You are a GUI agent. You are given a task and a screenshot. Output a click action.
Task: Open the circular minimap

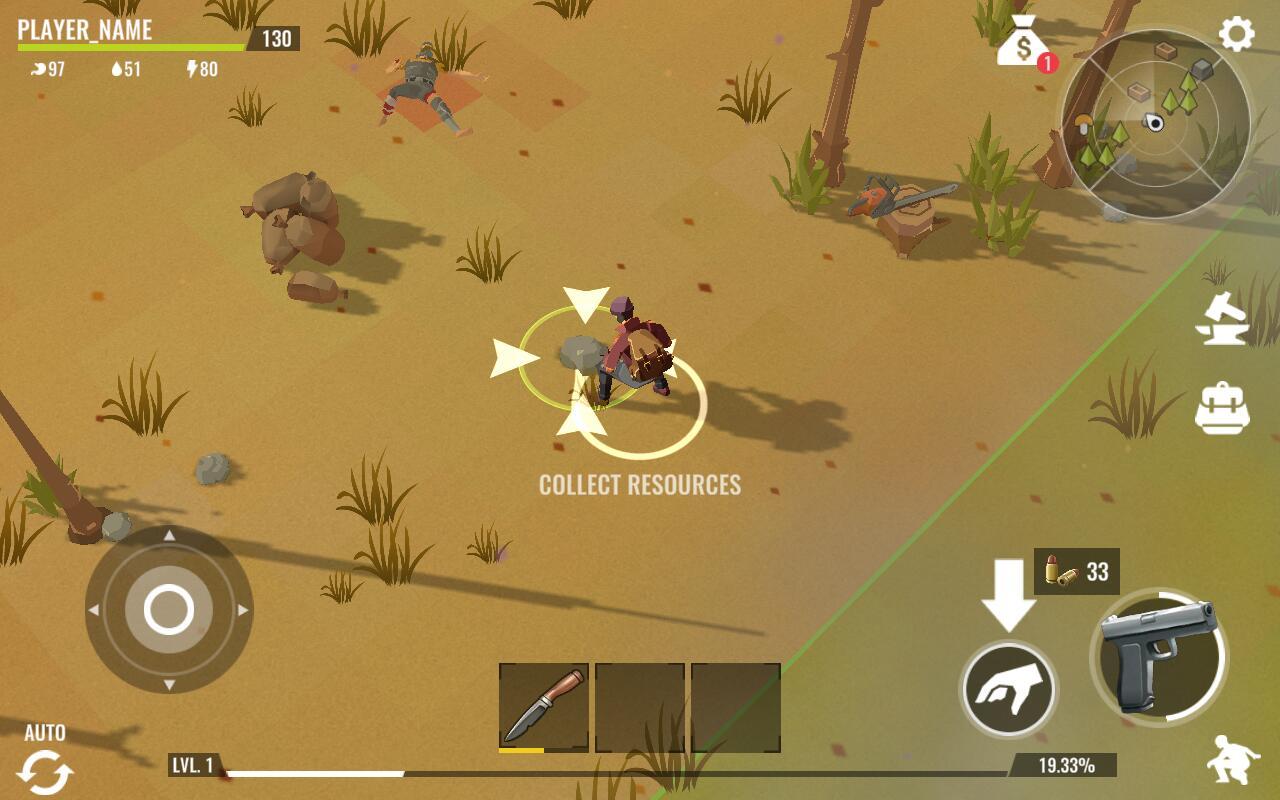point(1154,124)
